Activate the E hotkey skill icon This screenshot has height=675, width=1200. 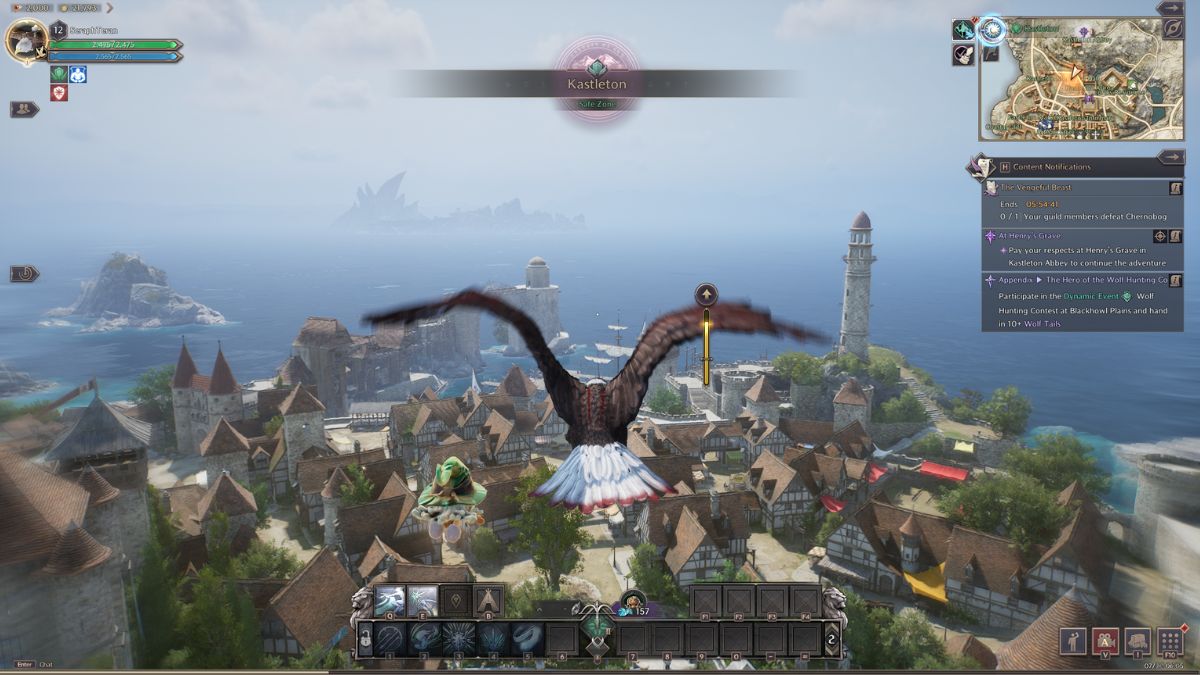423,600
